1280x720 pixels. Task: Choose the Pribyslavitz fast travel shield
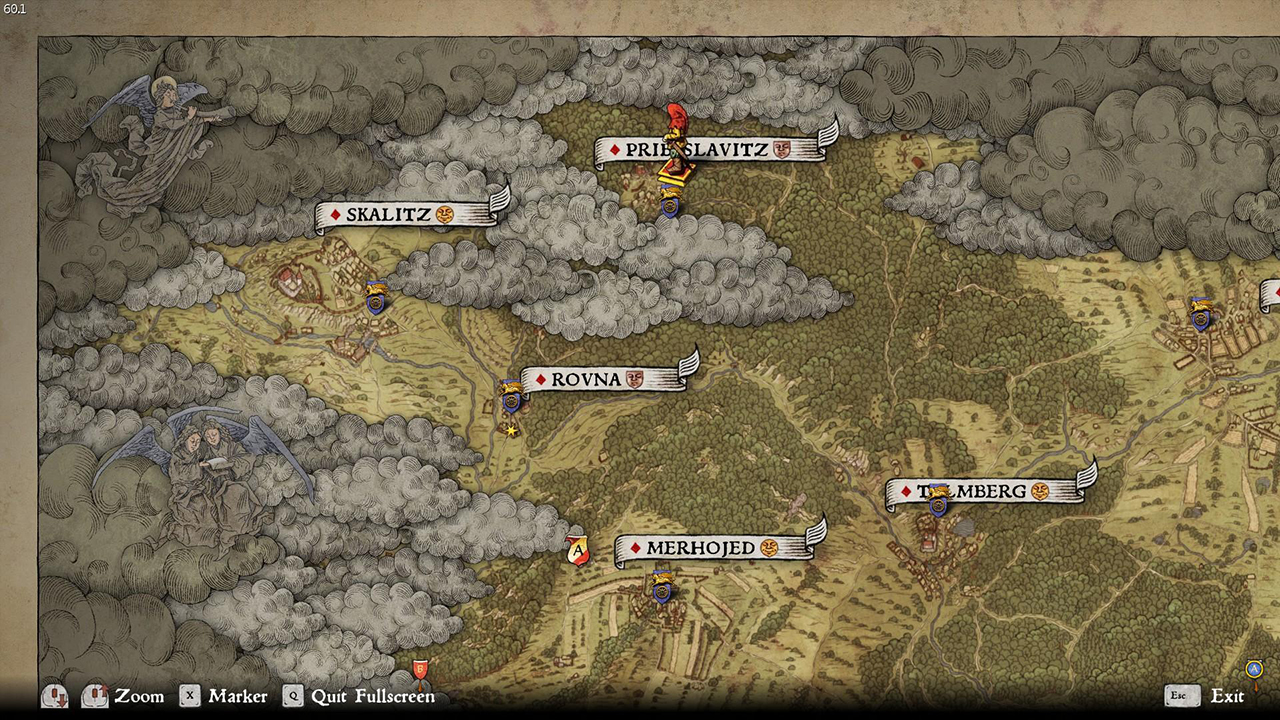[x=671, y=204]
